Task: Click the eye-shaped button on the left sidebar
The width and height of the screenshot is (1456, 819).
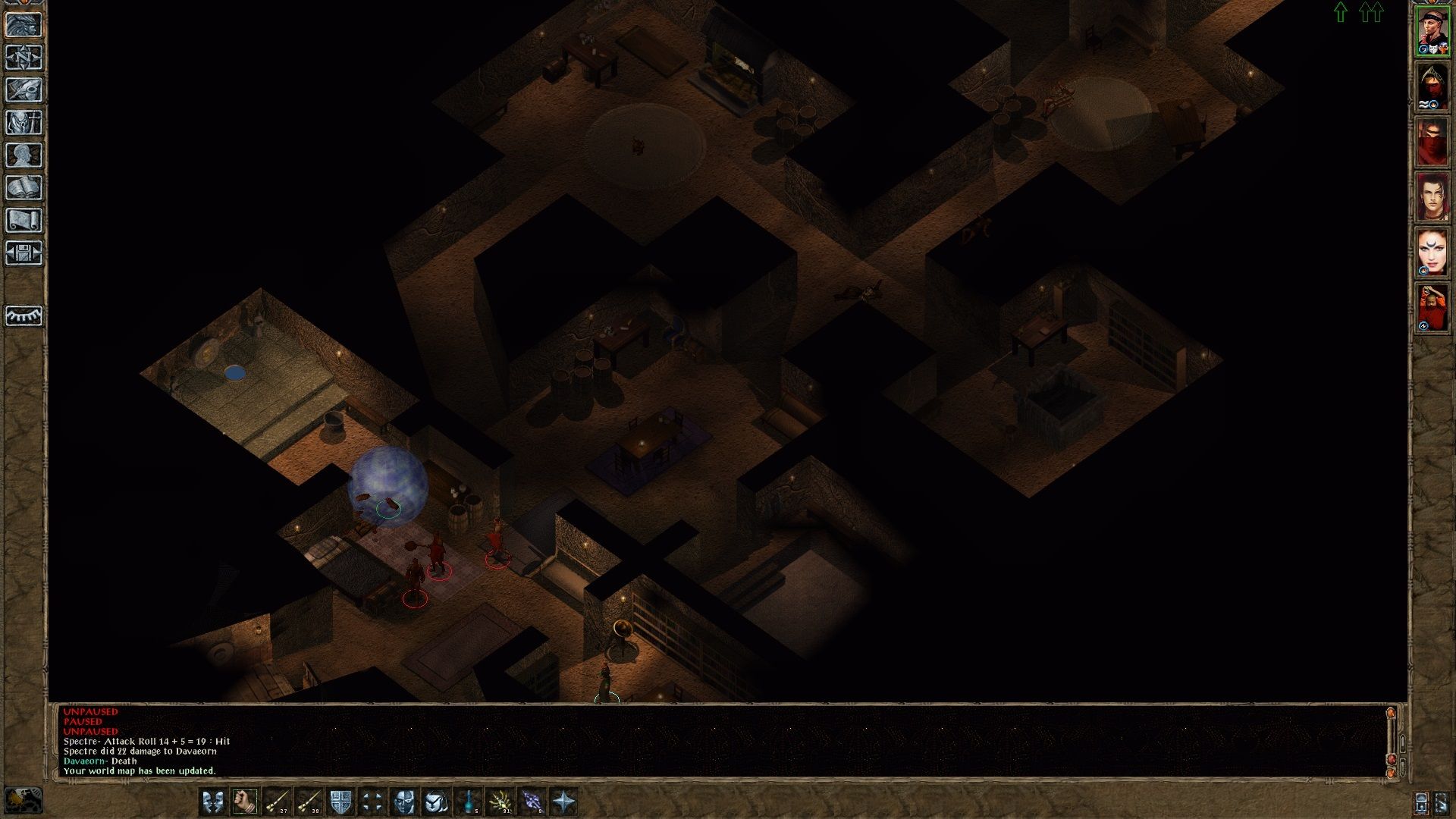Action: [24, 315]
